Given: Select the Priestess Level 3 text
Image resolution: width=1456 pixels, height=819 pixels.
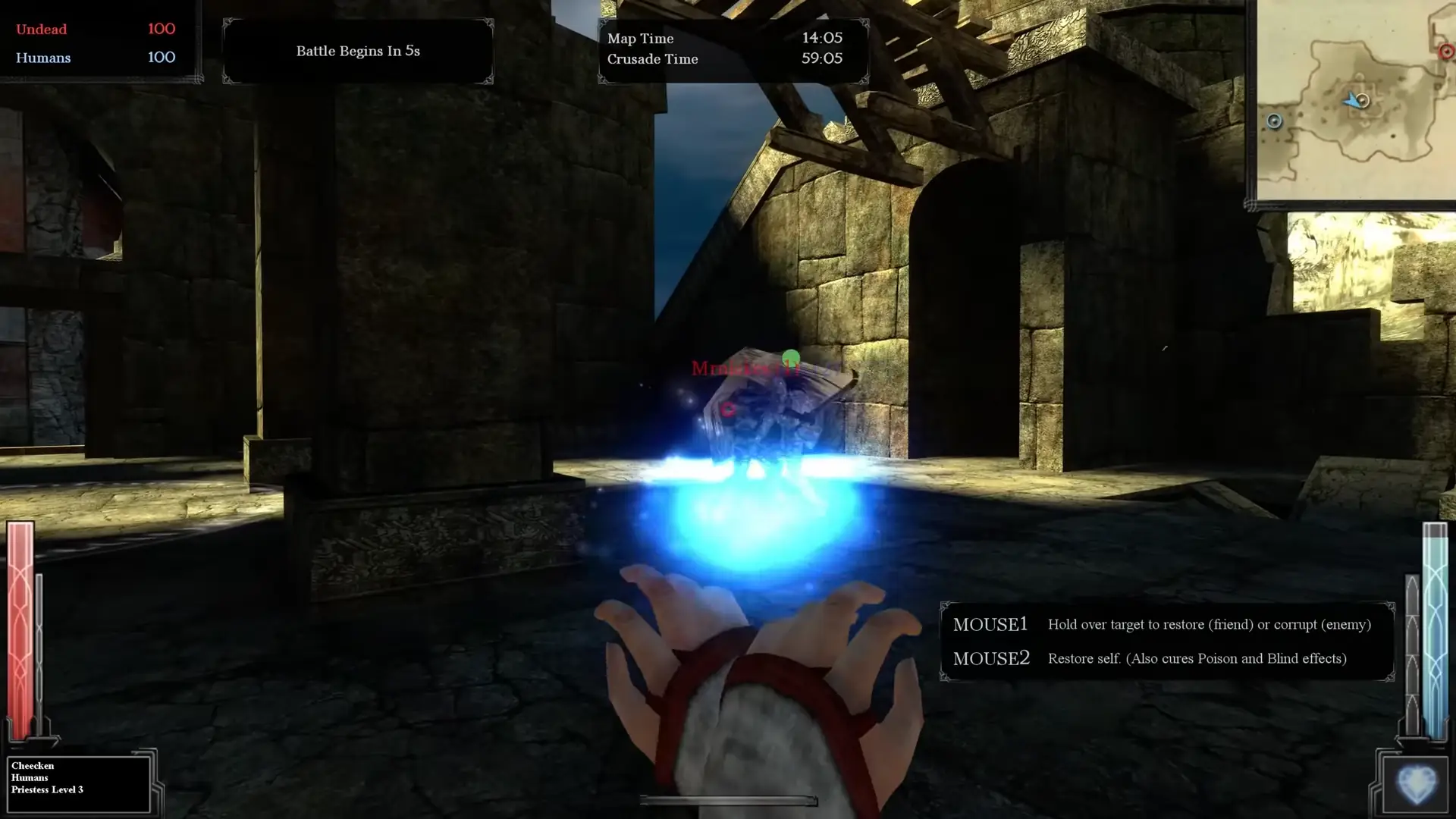Looking at the screenshot, I should coord(47,789).
